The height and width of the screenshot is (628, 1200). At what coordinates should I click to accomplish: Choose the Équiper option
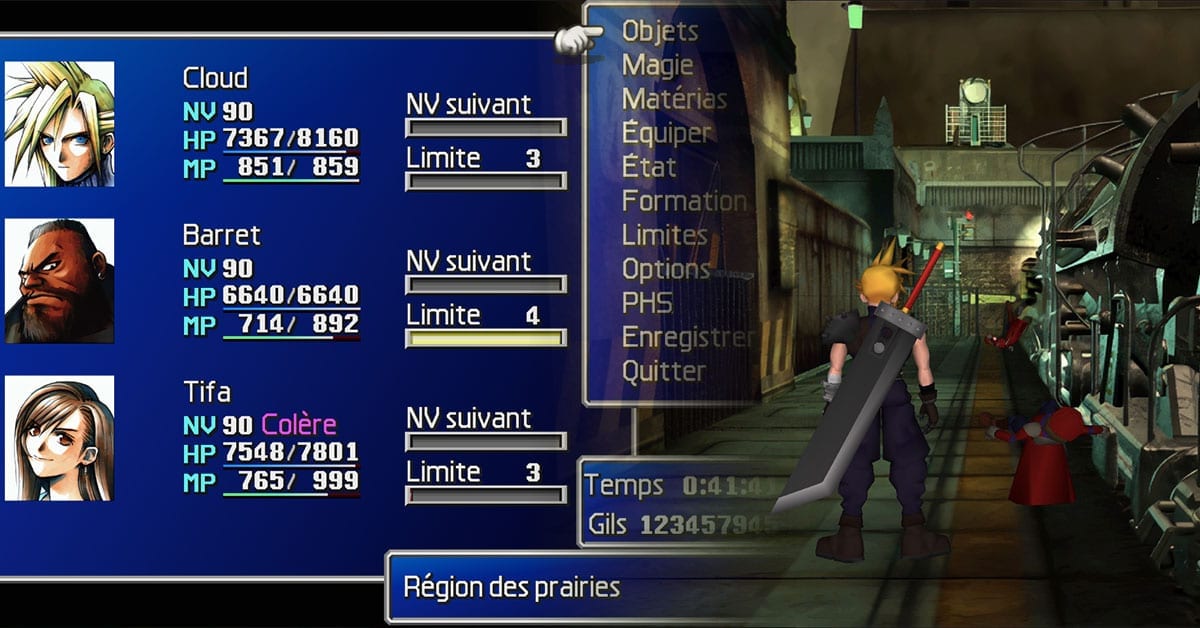point(667,133)
